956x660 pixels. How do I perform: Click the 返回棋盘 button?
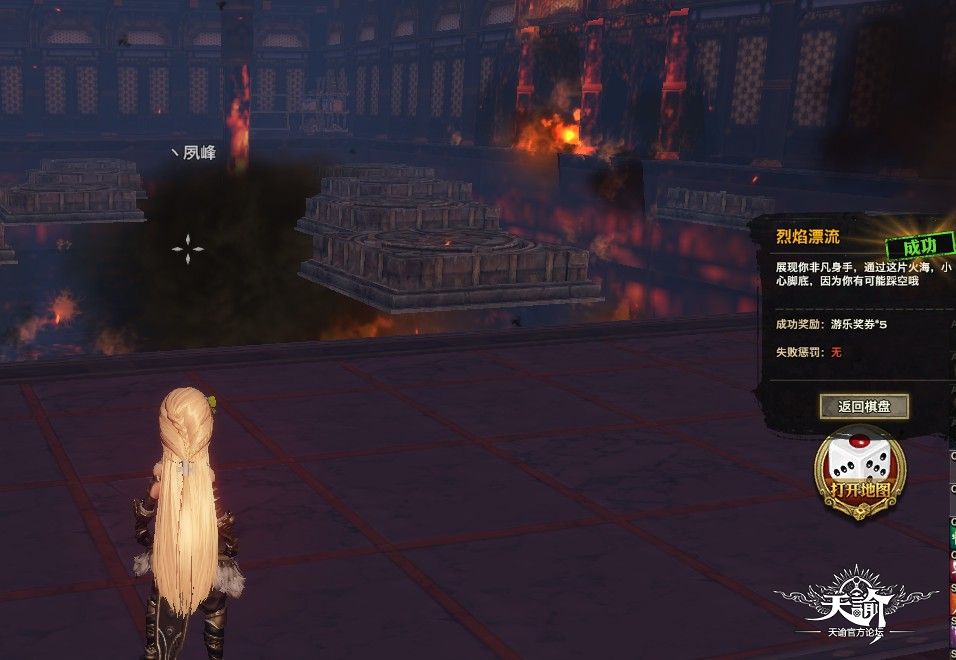coord(864,406)
